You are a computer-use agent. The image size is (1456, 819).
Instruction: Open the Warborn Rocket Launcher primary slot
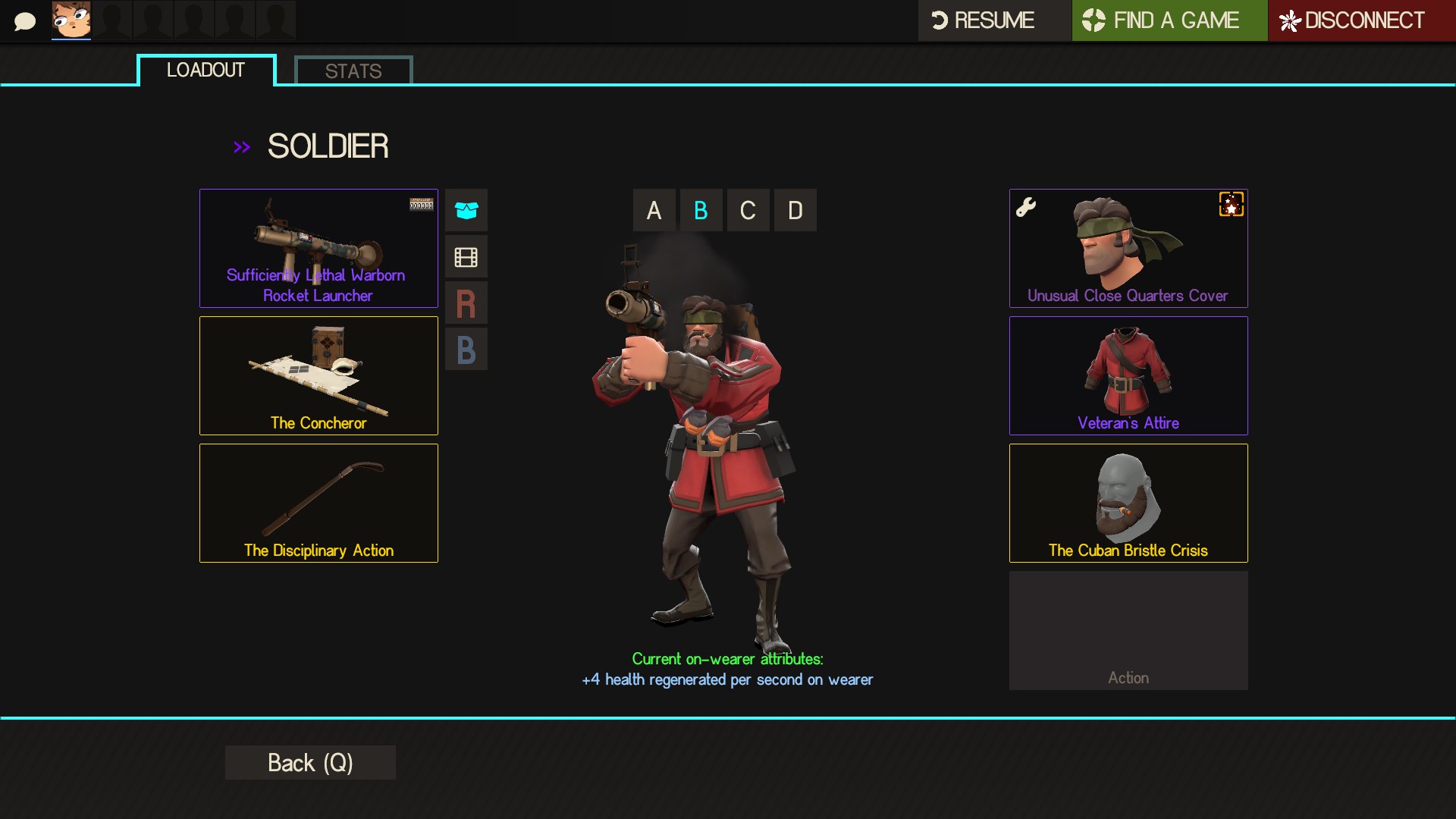[x=318, y=248]
